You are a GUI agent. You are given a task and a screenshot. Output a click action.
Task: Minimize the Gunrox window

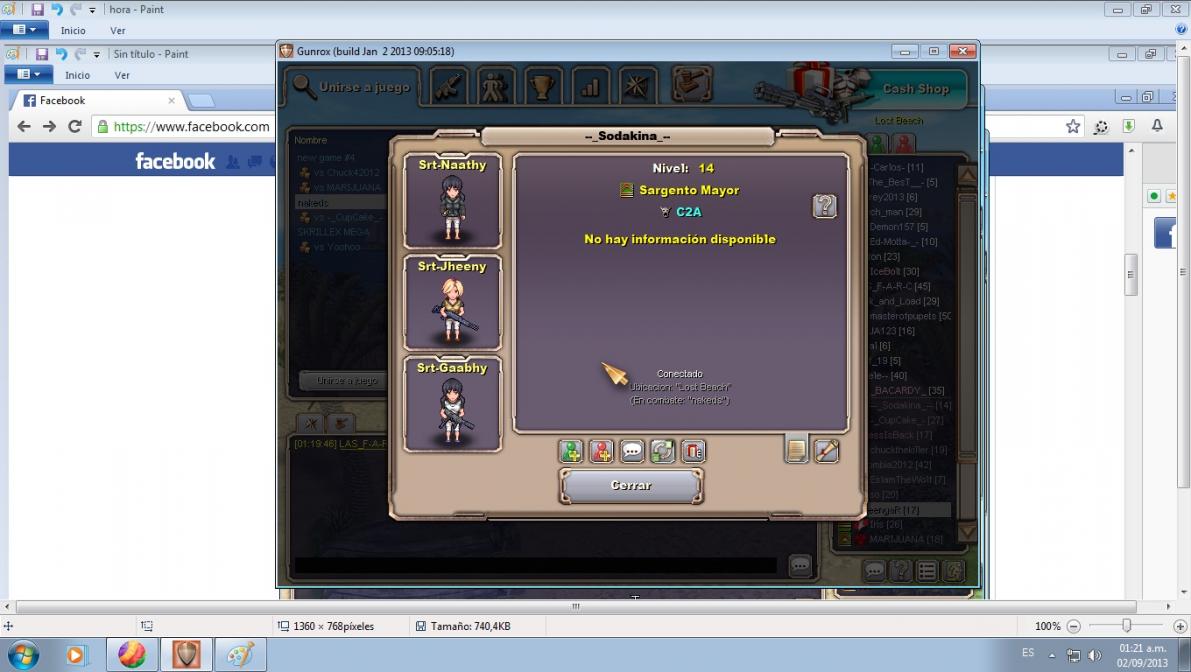coord(905,51)
